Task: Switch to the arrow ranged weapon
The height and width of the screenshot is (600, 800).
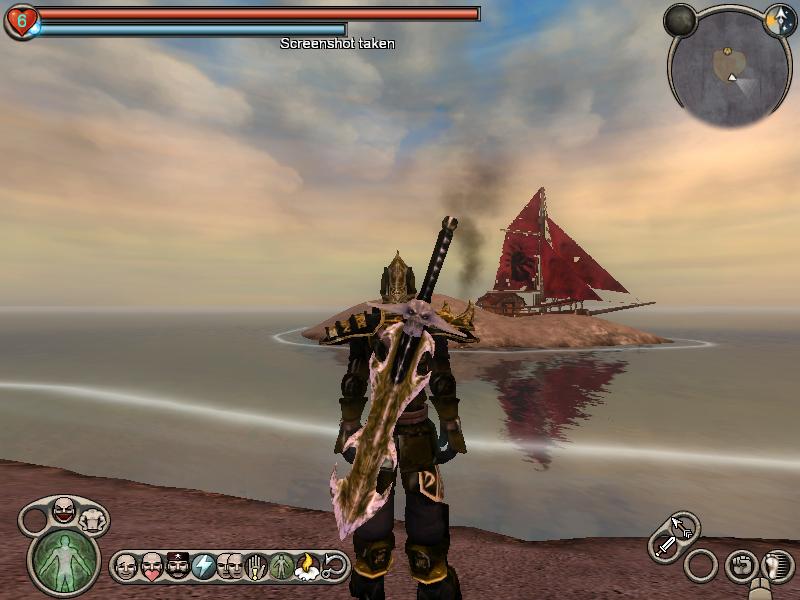Action: pyautogui.click(x=685, y=524)
